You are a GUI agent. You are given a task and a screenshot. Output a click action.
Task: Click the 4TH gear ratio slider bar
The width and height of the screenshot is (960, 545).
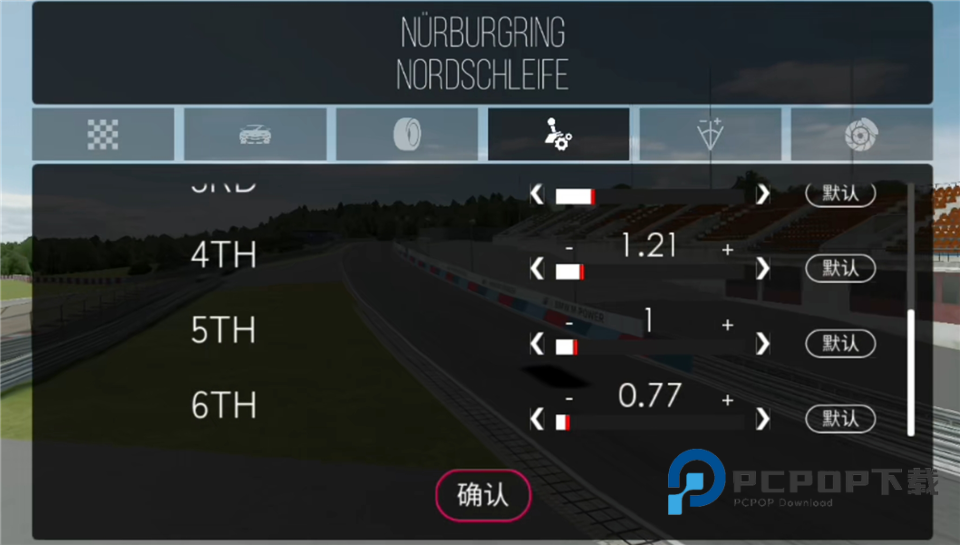(650, 271)
